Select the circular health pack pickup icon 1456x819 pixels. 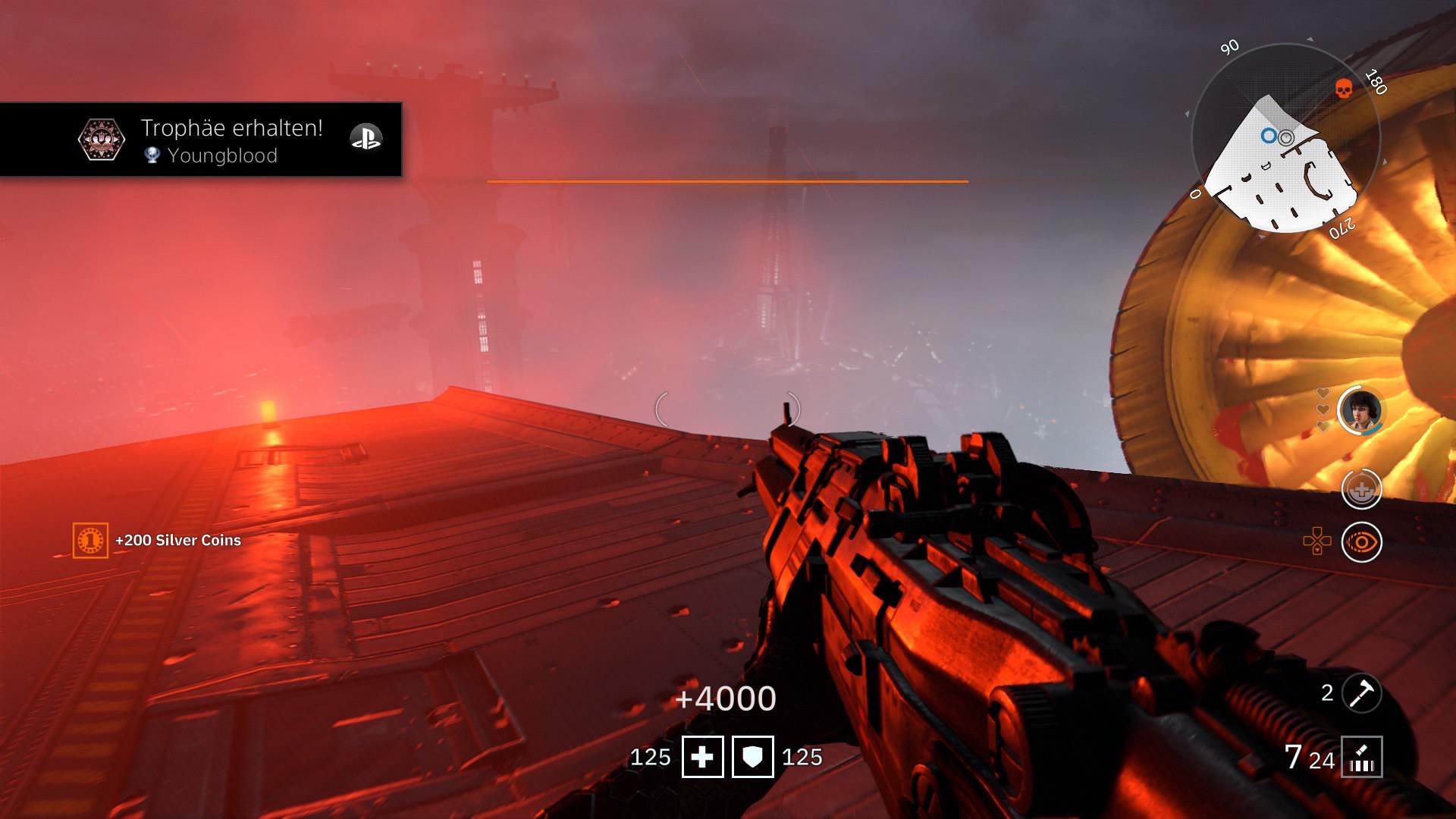(x=1363, y=490)
